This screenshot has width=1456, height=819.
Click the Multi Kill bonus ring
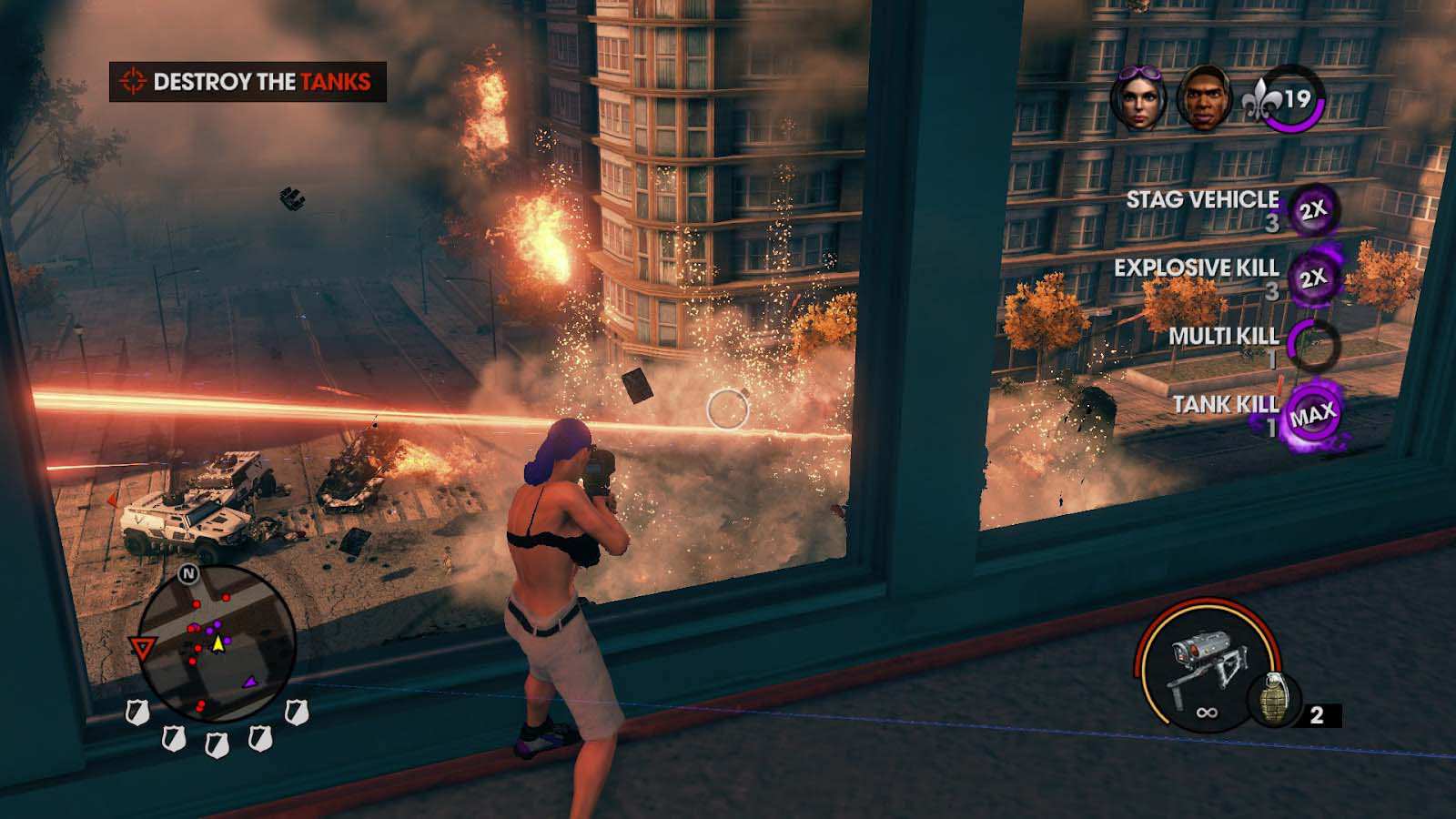1312,345
